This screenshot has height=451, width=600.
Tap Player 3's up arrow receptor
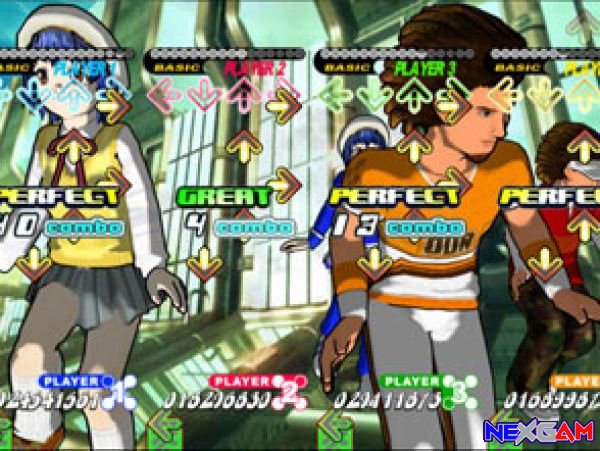[x=414, y=96]
